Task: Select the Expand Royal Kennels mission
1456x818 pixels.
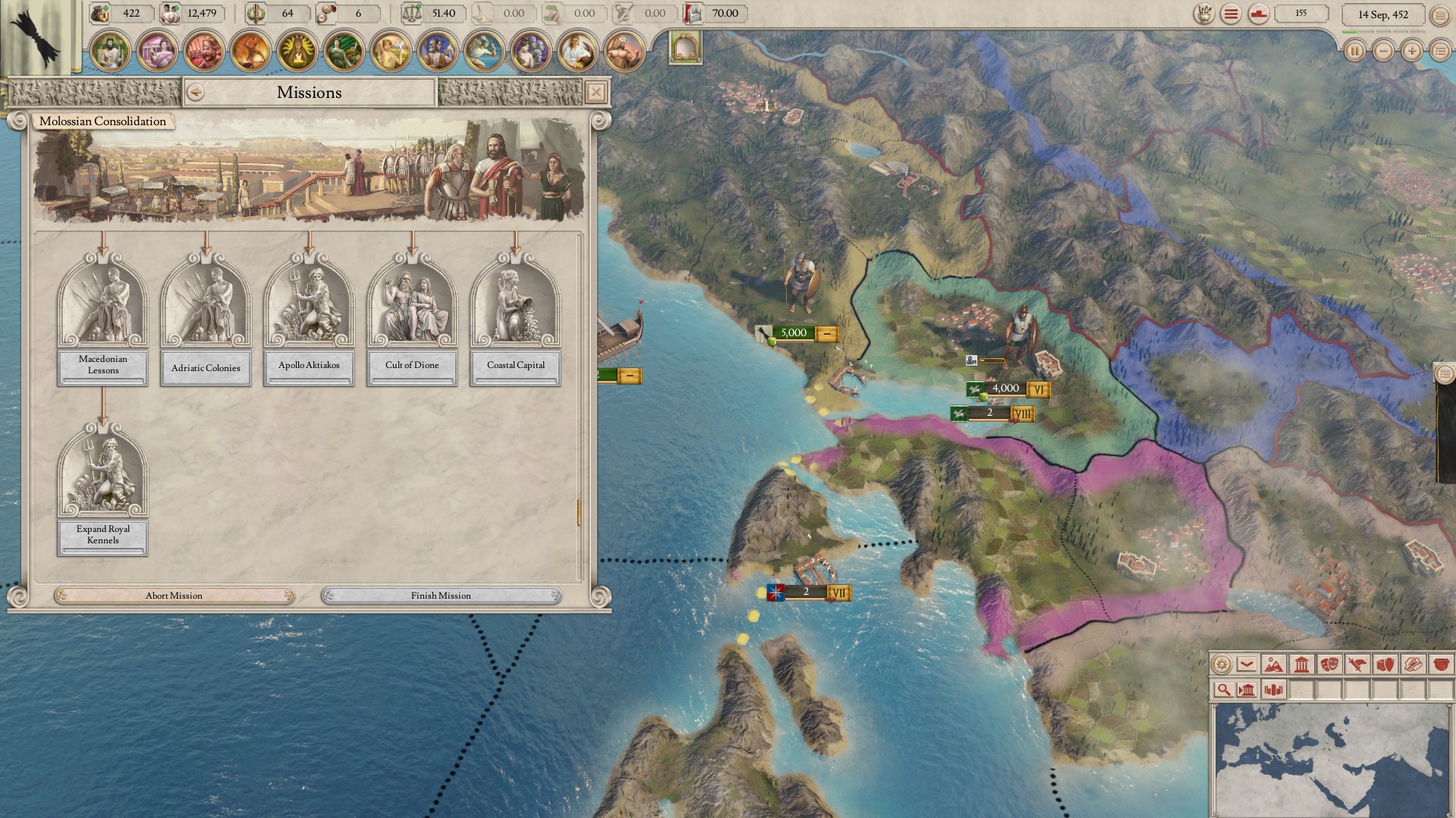Action: (102, 489)
